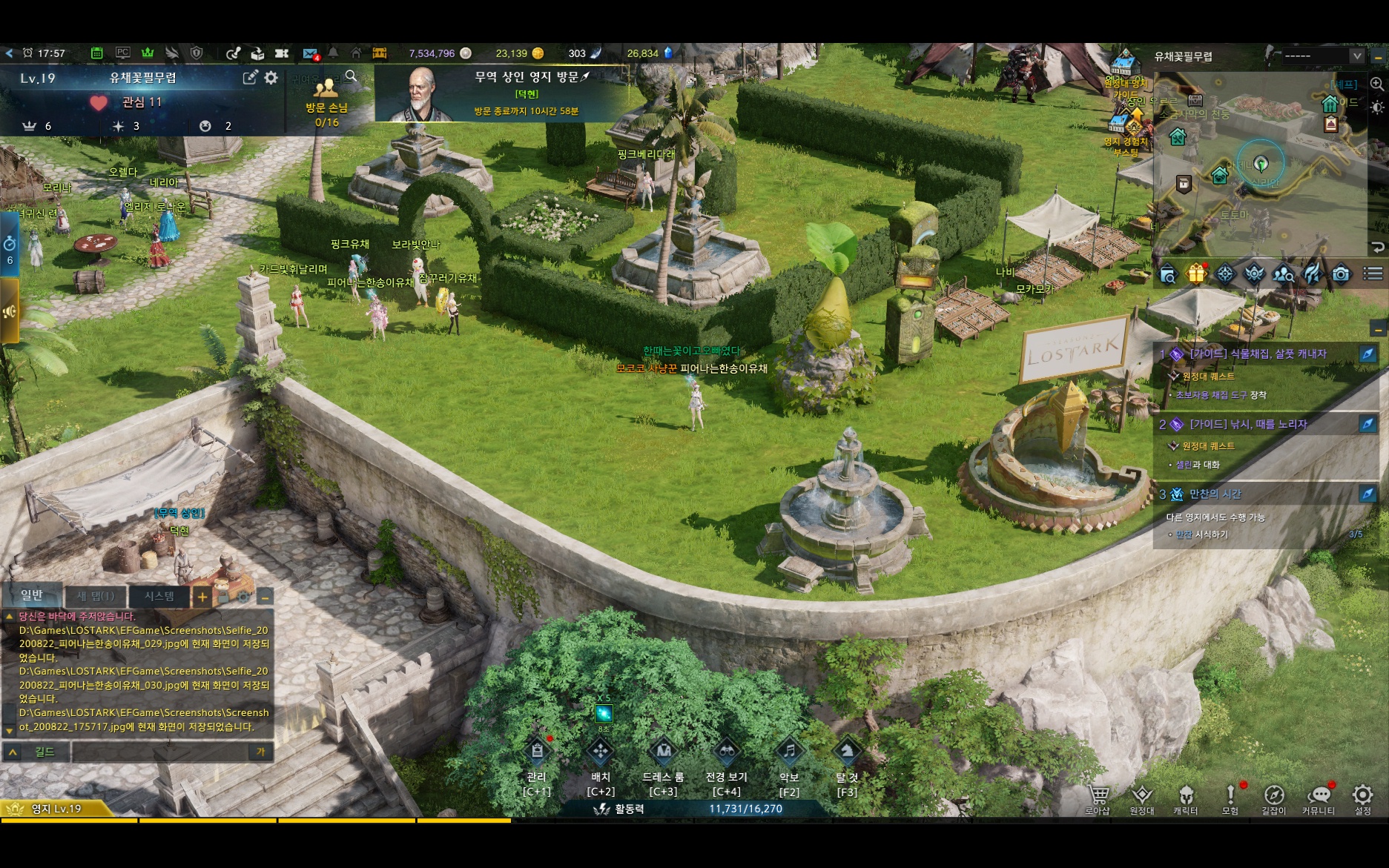
Task: Open the 드레스 룸 dressing room
Action: (663, 752)
